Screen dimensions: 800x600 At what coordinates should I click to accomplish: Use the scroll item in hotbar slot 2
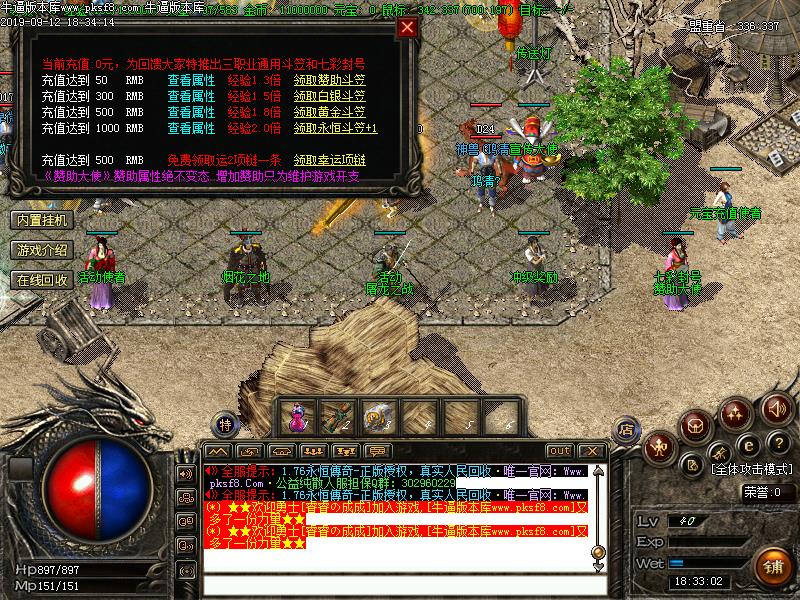tap(337, 415)
